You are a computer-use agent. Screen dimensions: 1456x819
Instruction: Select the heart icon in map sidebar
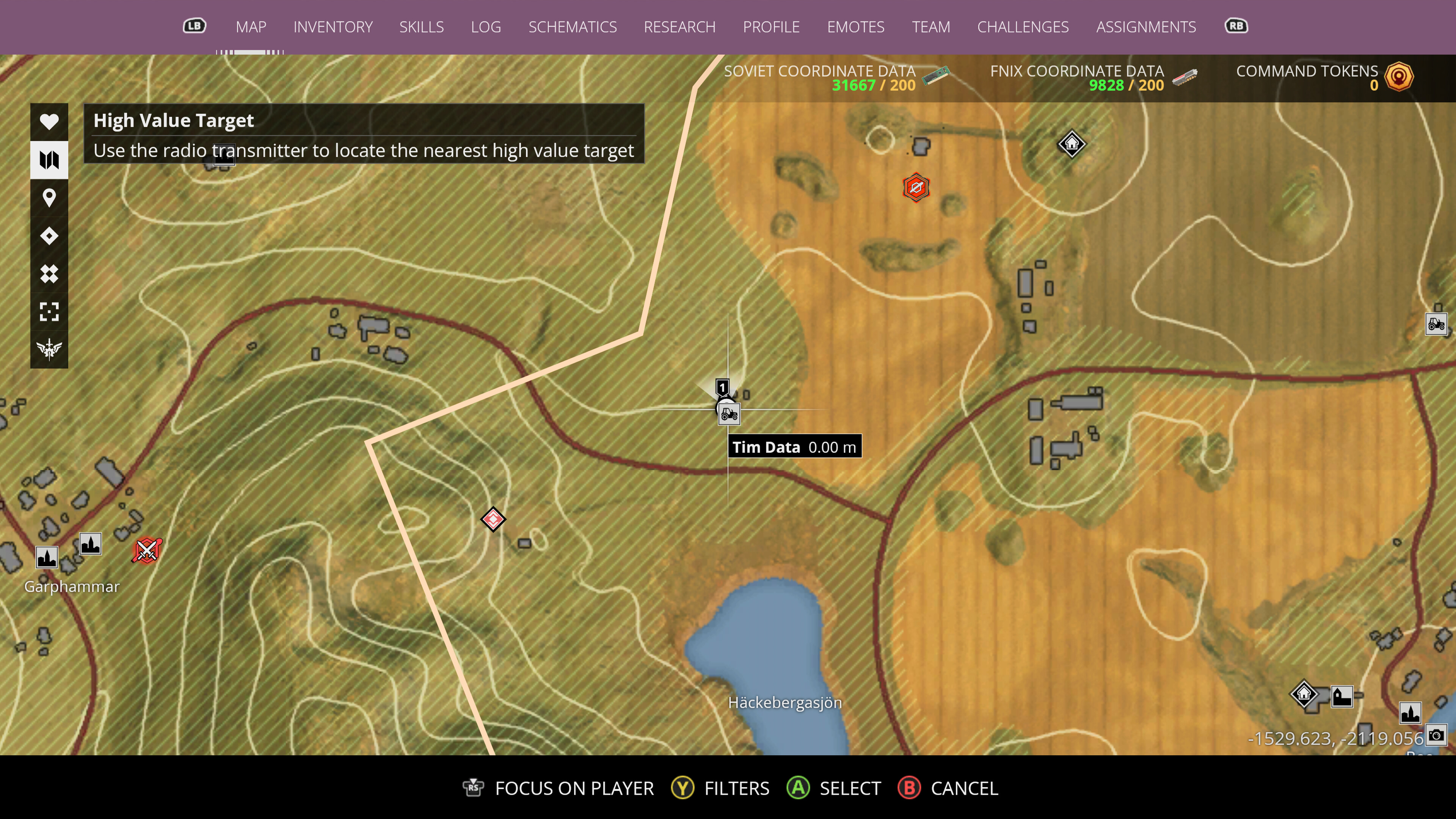pos(49,121)
